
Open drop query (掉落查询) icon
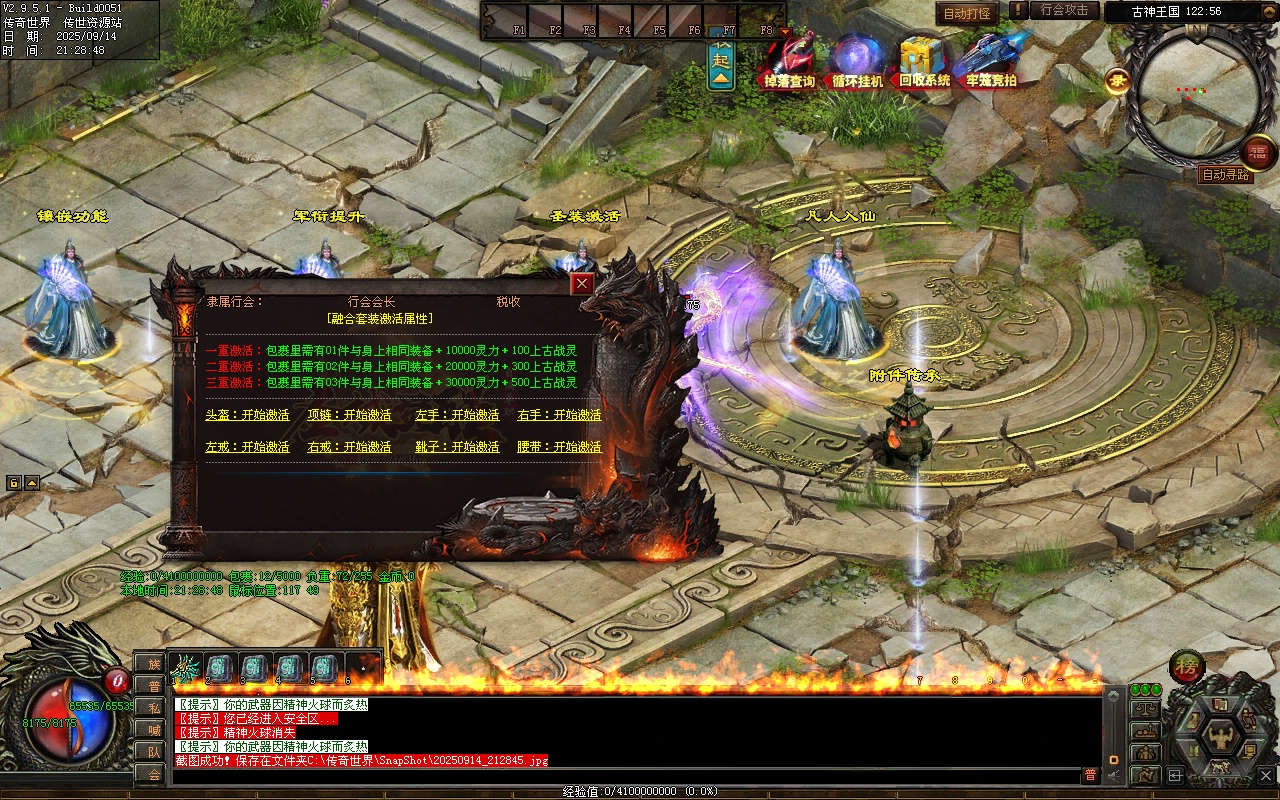(790, 62)
